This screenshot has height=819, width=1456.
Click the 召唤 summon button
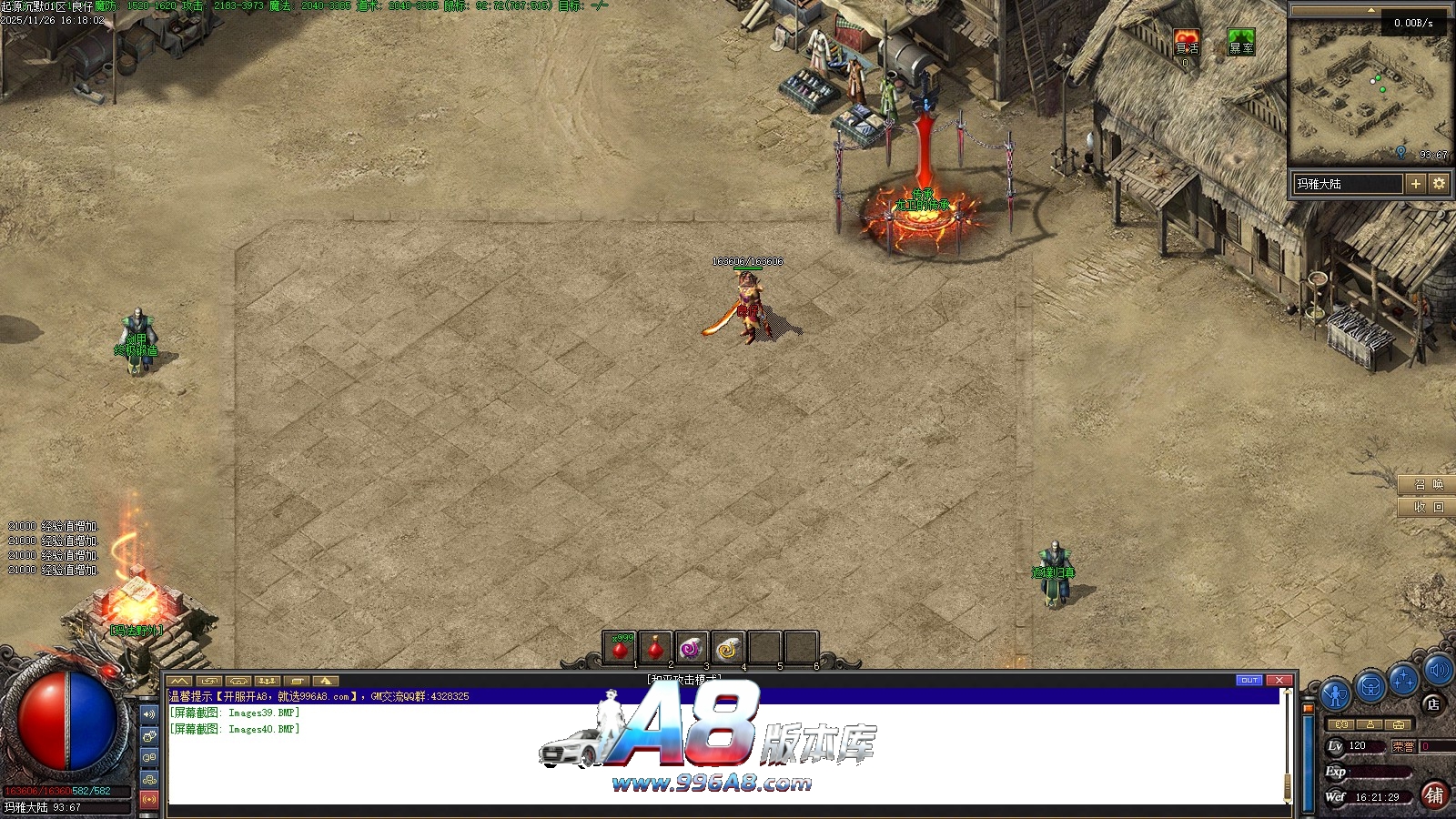[1427, 484]
